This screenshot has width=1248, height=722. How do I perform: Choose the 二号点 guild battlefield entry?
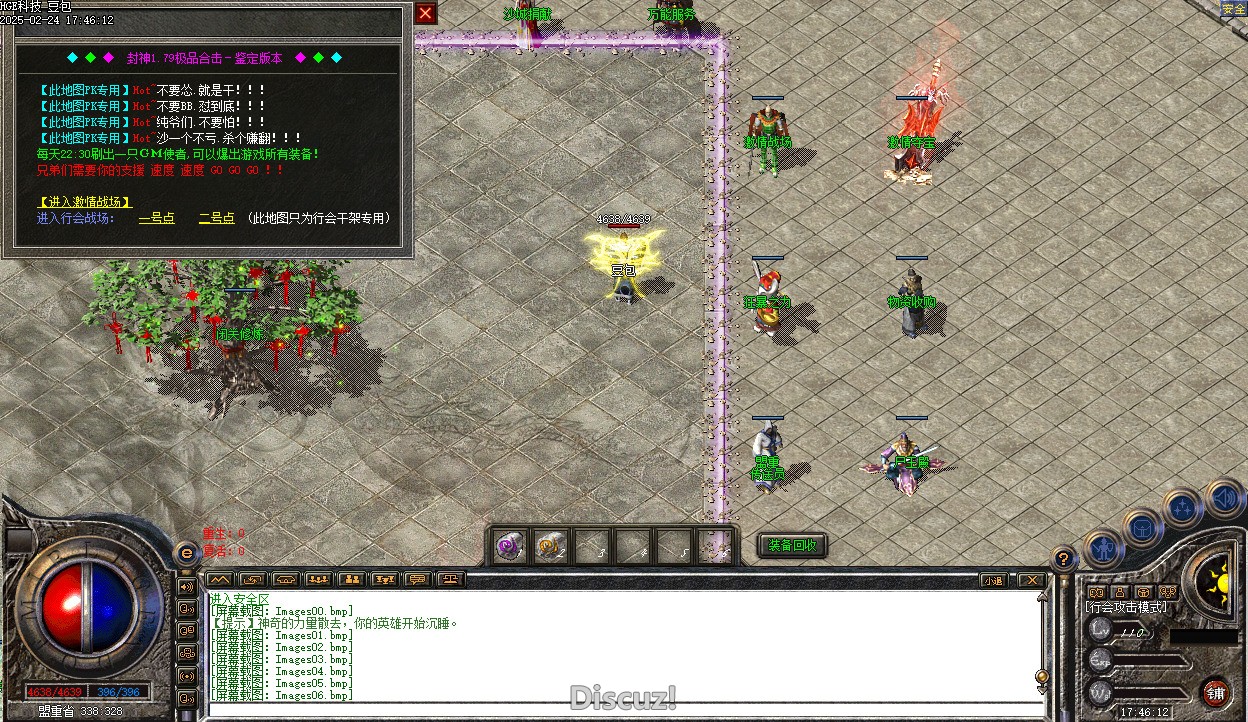(x=216, y=218)
